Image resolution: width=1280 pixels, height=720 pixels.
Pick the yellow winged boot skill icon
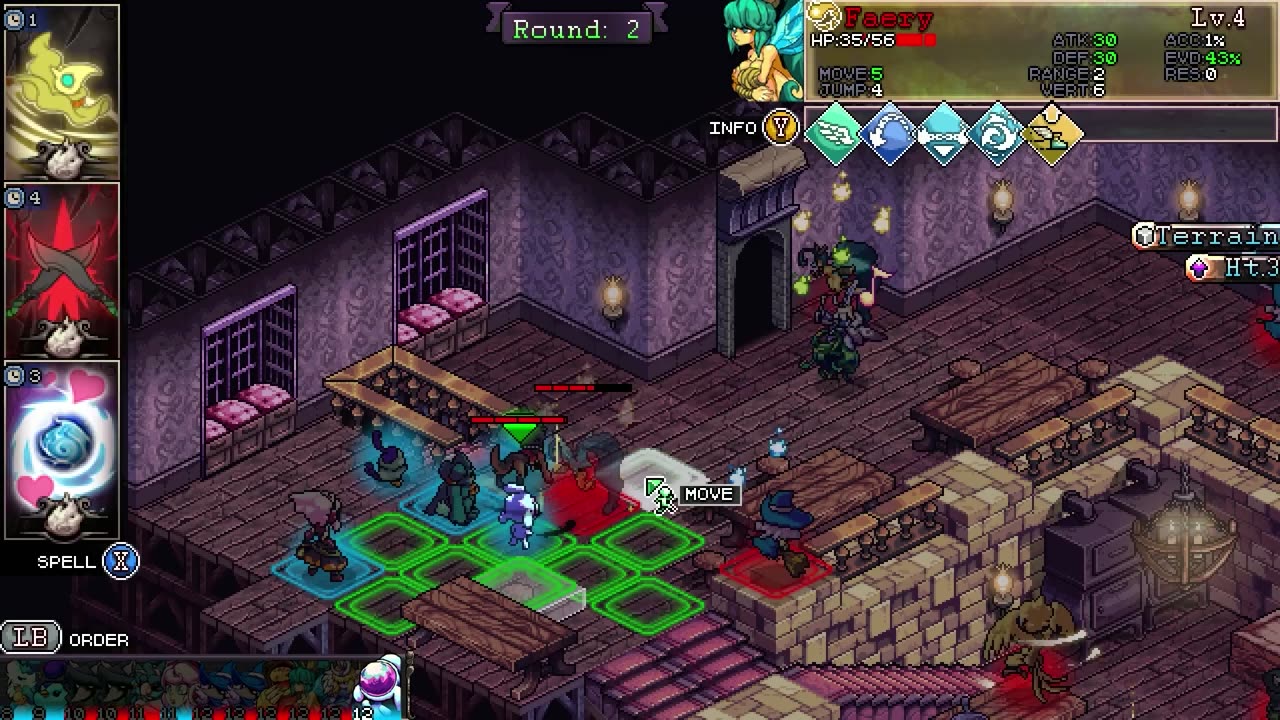[1053, 133]
